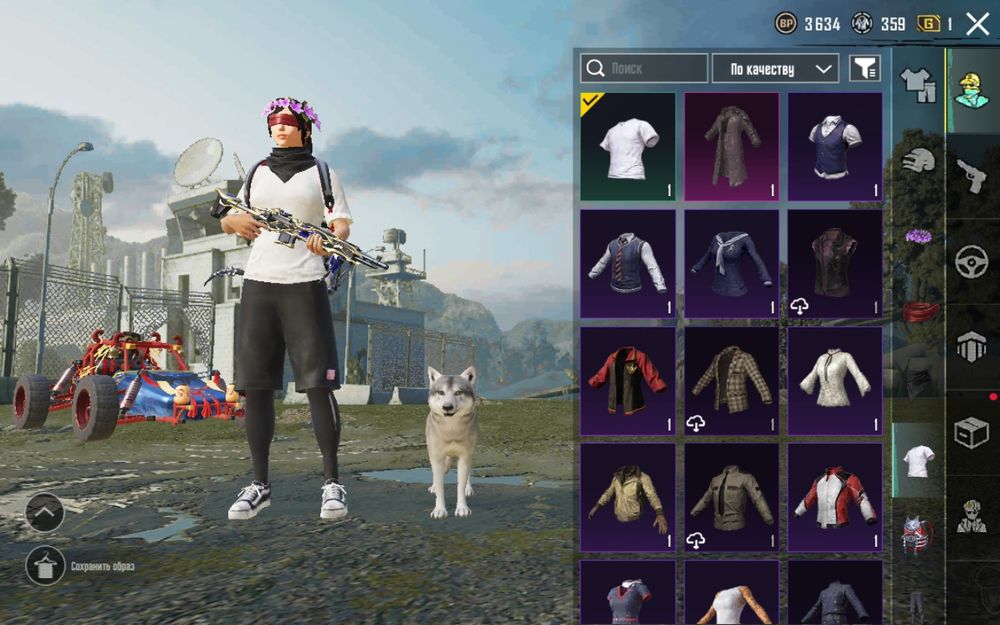1000x625 pixels.
Task: Expand the round up-arrow button
Action: pyautogui.click(x=45, y=513)
